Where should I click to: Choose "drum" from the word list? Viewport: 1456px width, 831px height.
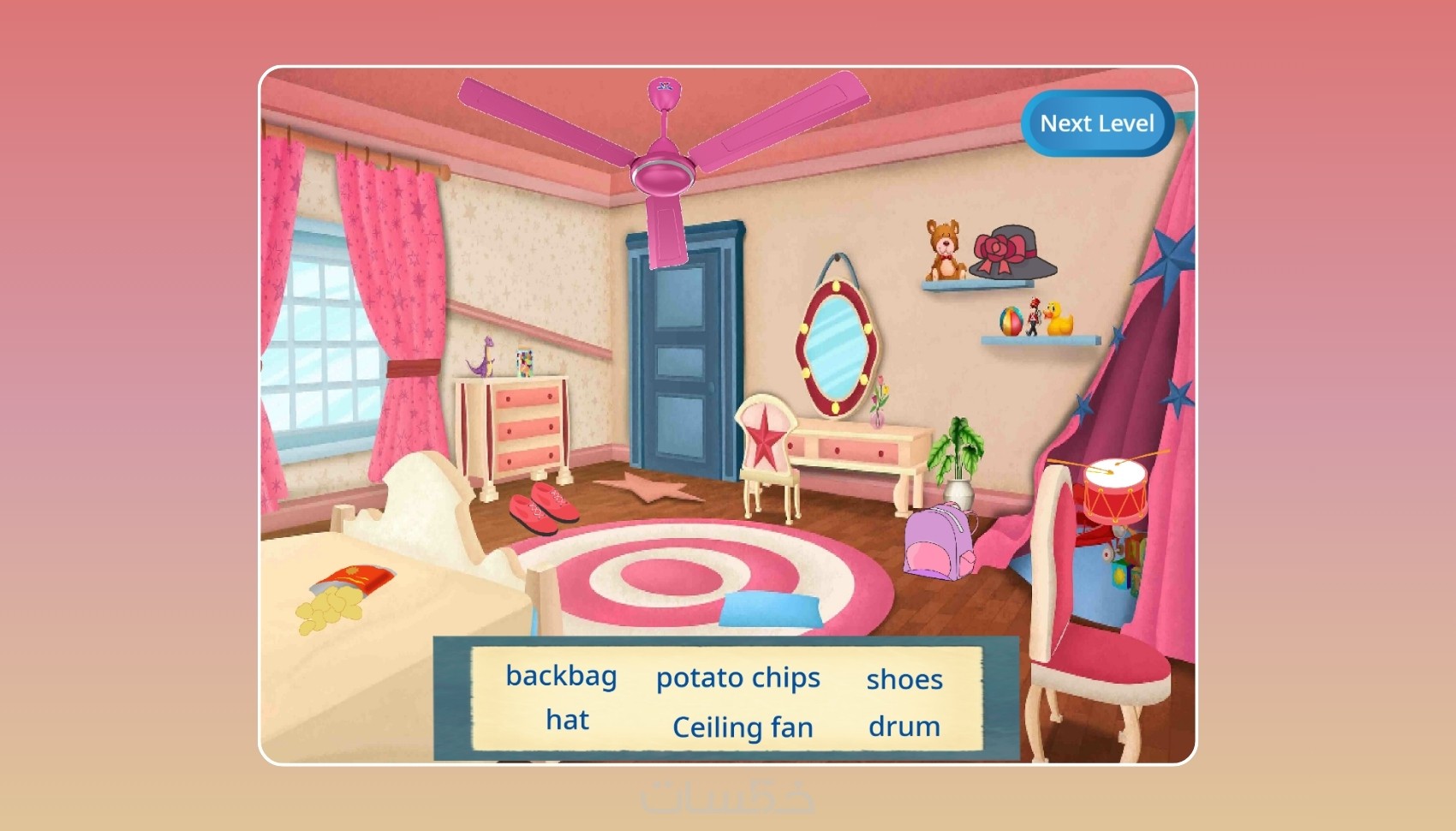point(904,726)
